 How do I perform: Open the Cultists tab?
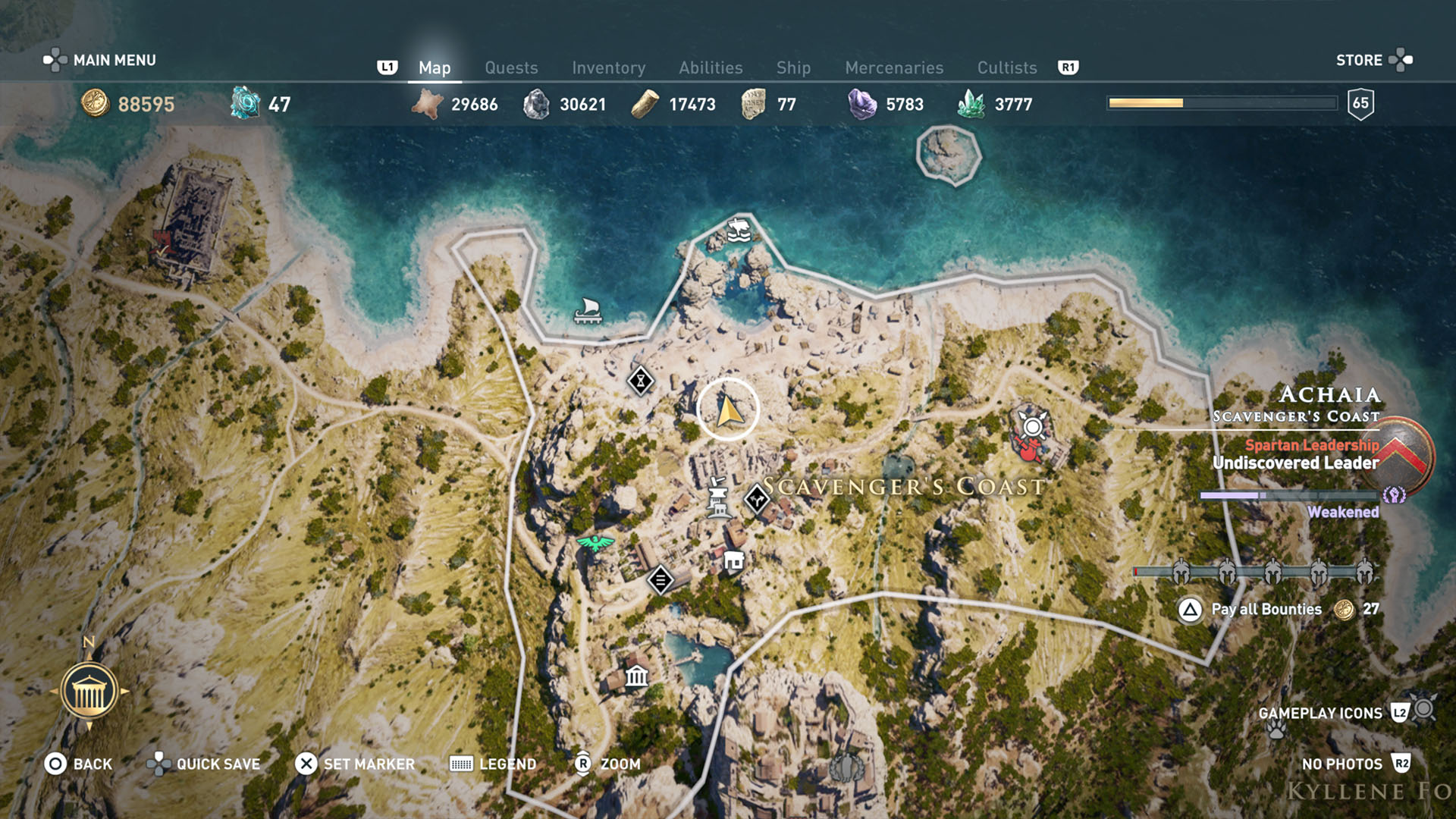coord(1006,67)
